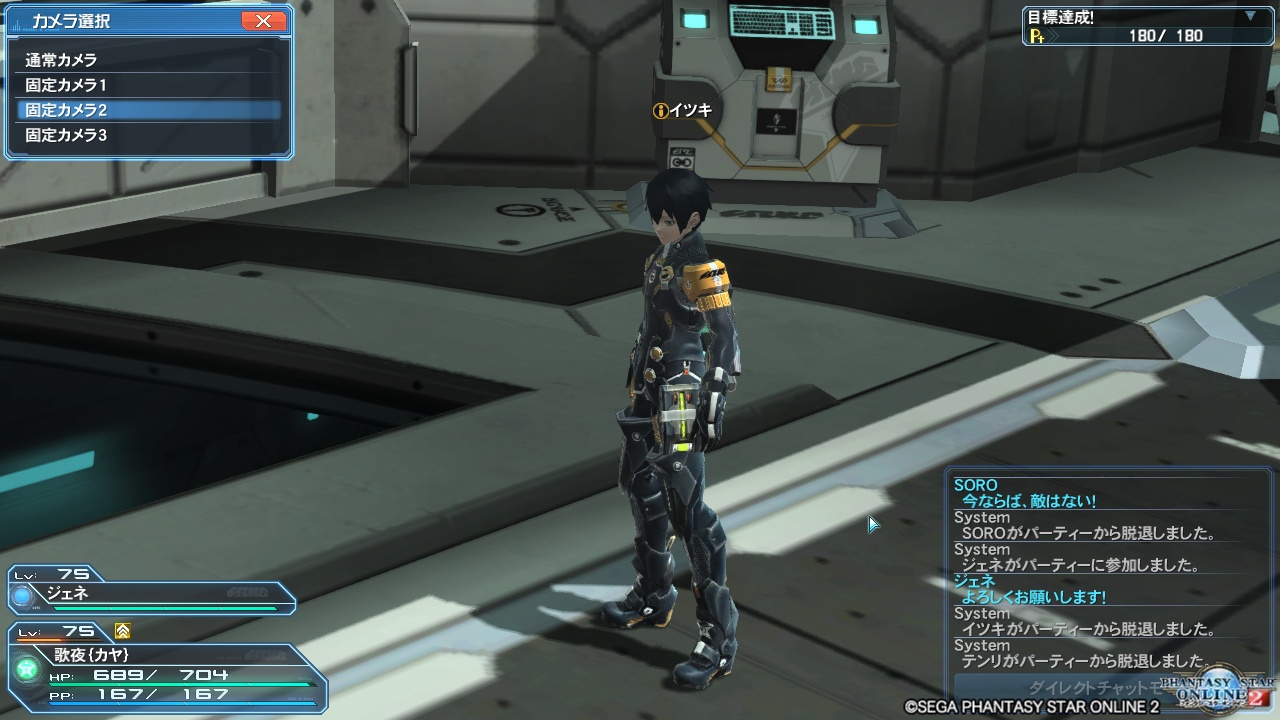
Task: Close the カメラ選択 window
Action: (x=263, y=21)
